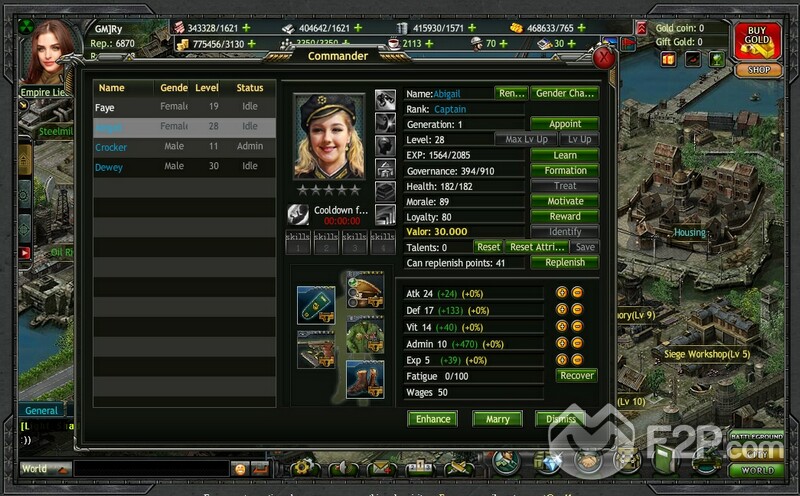Image resolution: width=800 pixels, height=496 pixels.
Task: Switch to the General chat tab
Action: [42, 410]
